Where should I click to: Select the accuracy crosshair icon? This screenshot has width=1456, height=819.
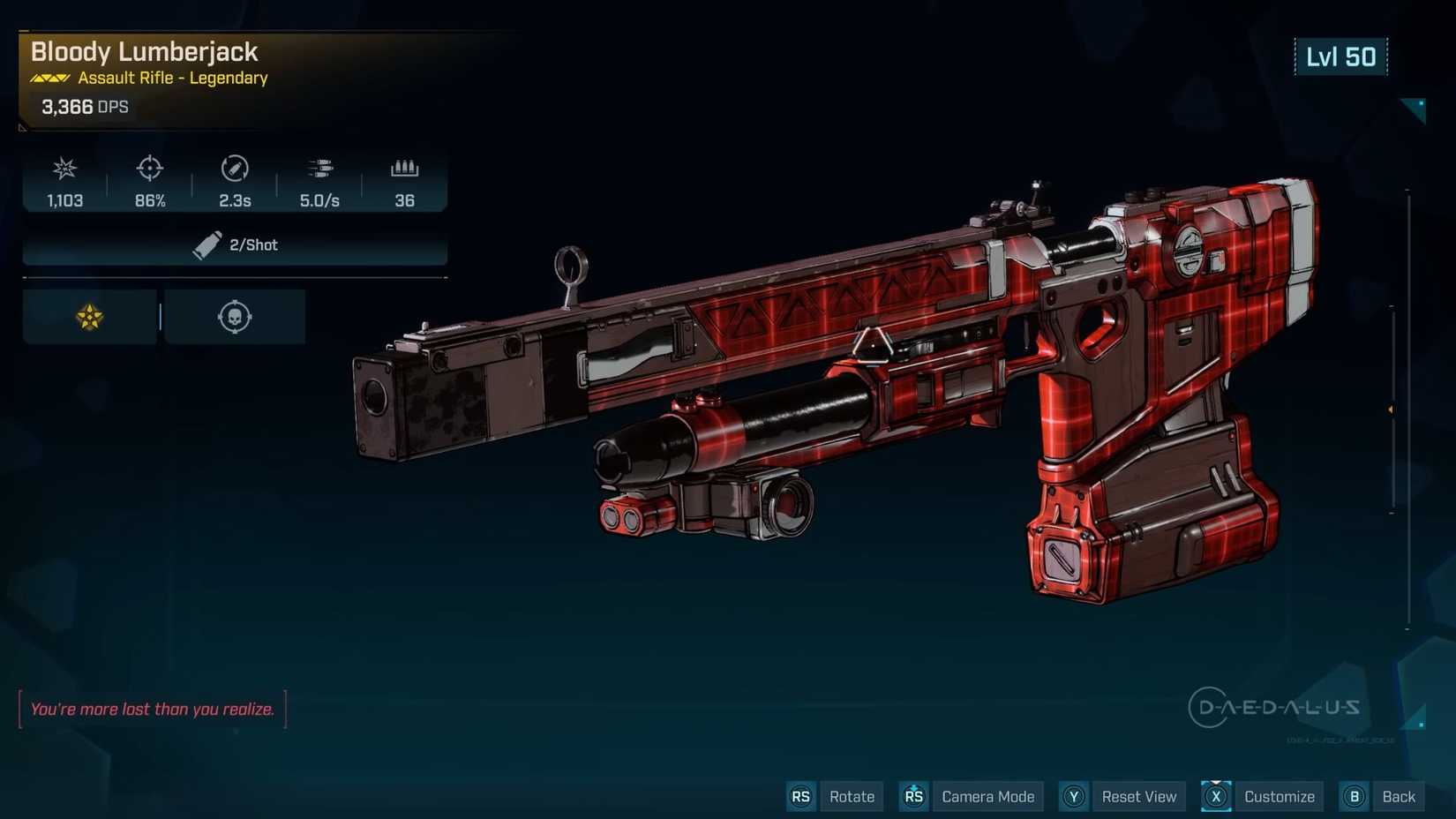click(x=148, y=169)
